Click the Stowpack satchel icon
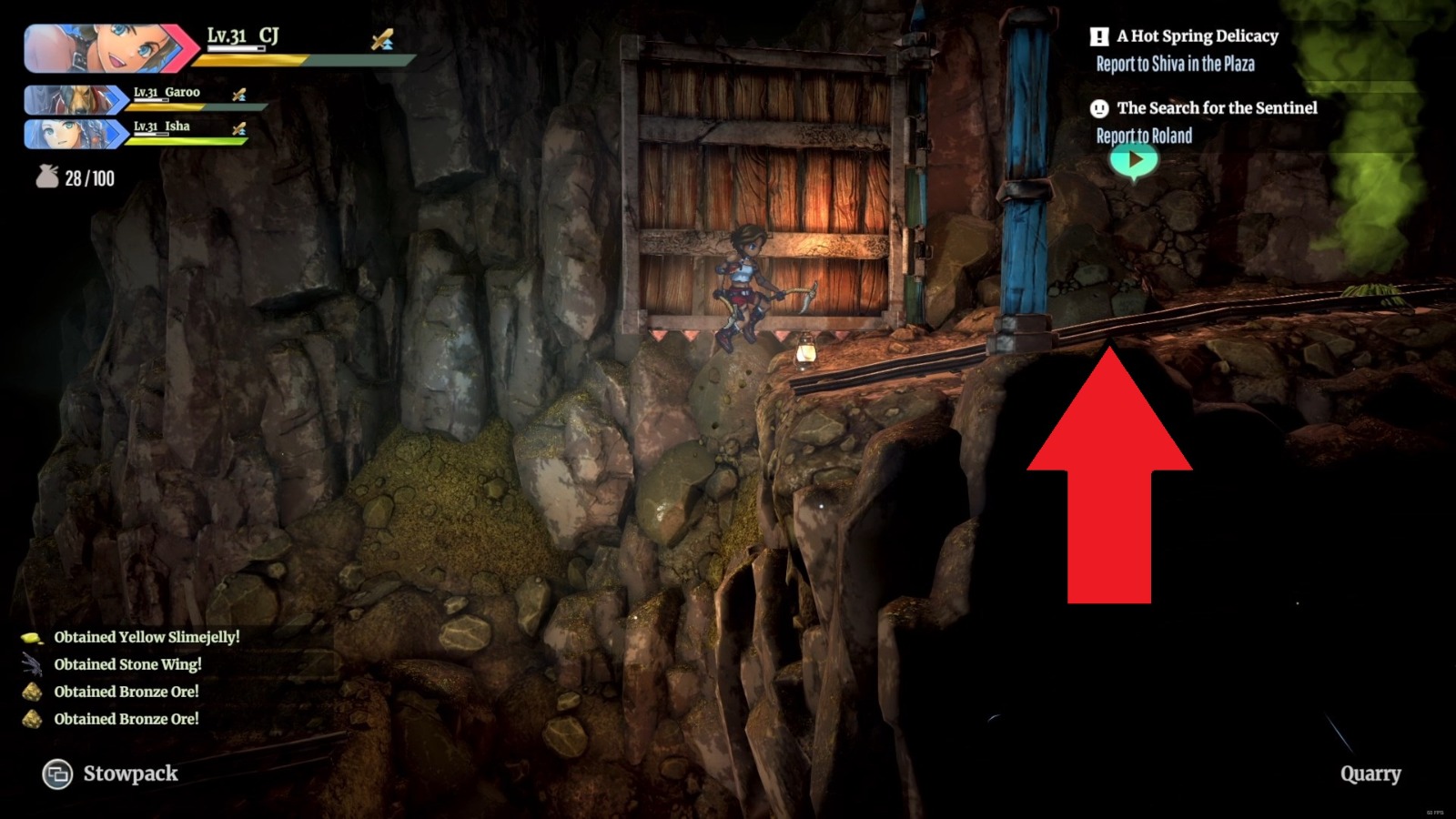The height and width of the screenshot is (819, 1456). 56,774
